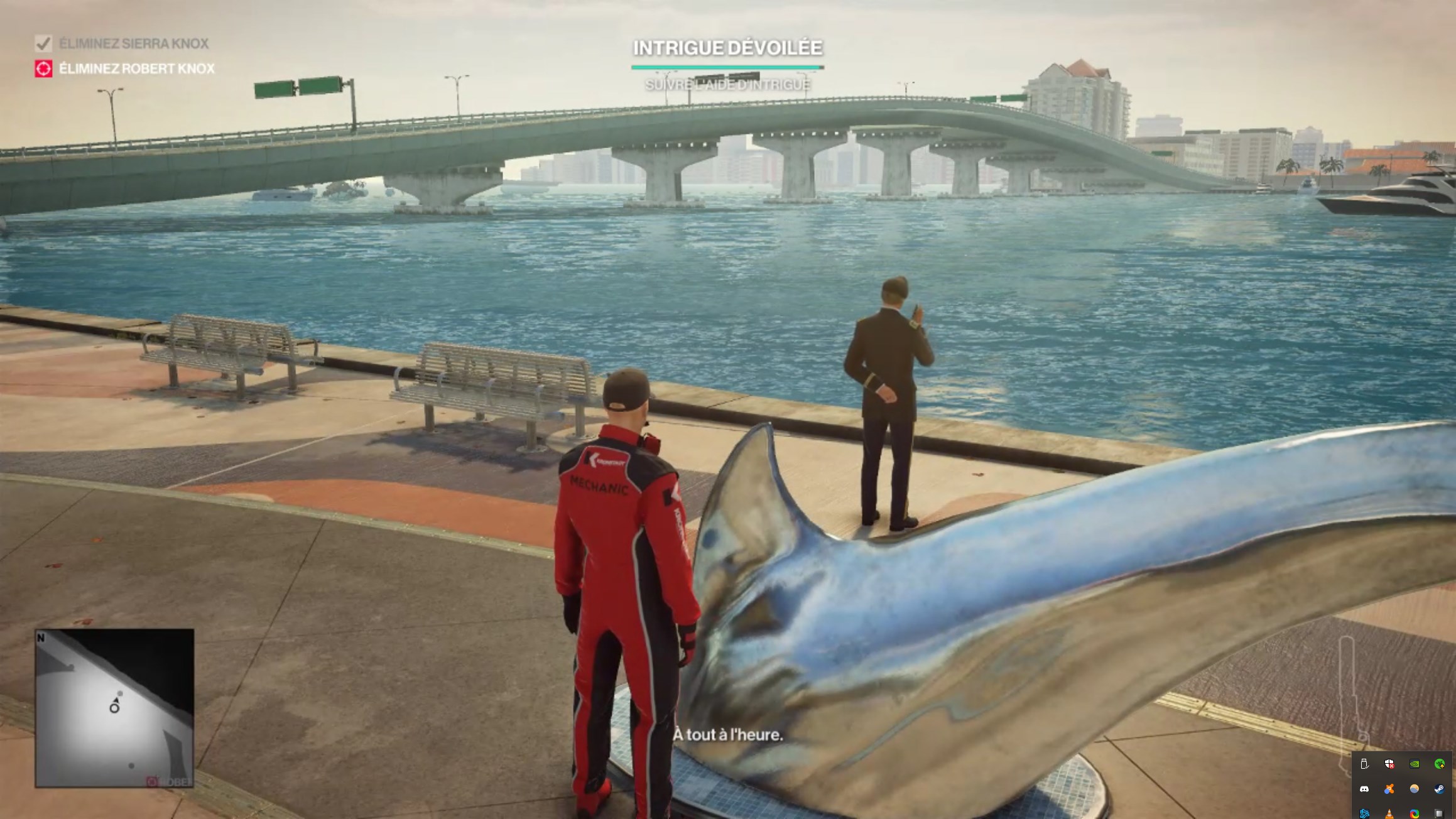Launch VLC media player from the tray
The height and width of the screenshot is (819, 1456).
[1389, 813]
